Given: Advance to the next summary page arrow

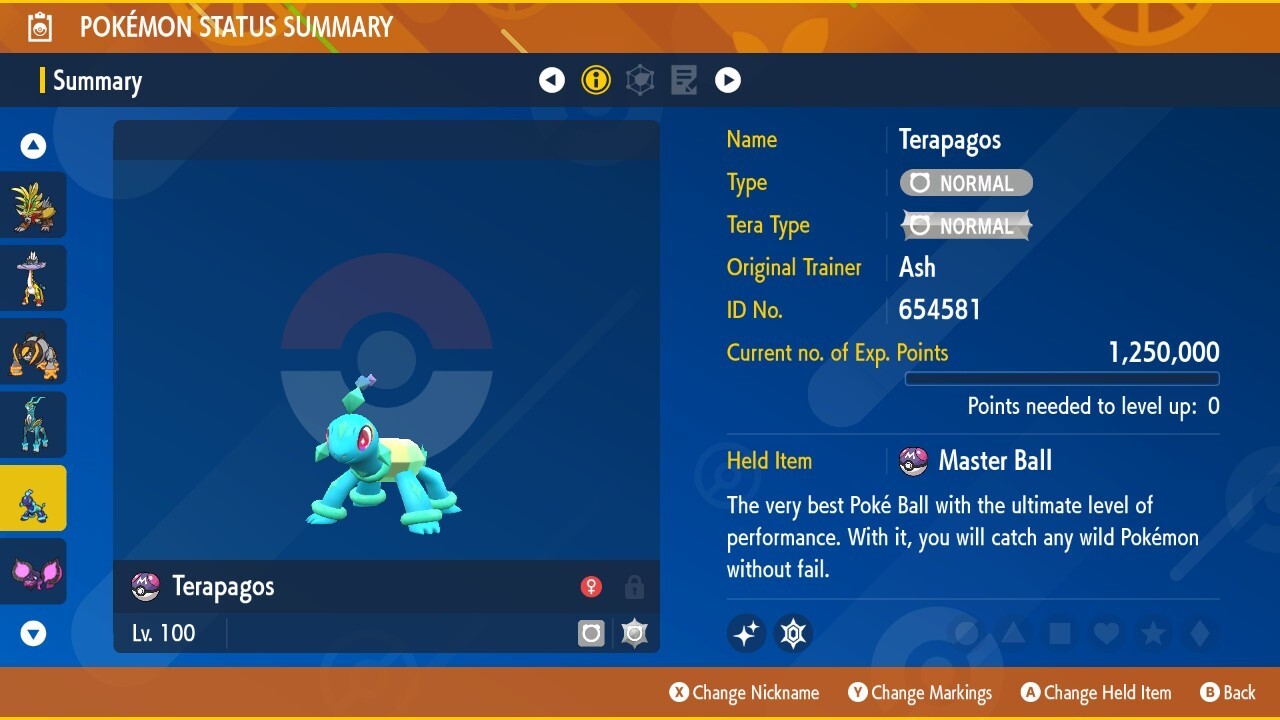Looking at the screenshot, I should click(x=728, y=80).
